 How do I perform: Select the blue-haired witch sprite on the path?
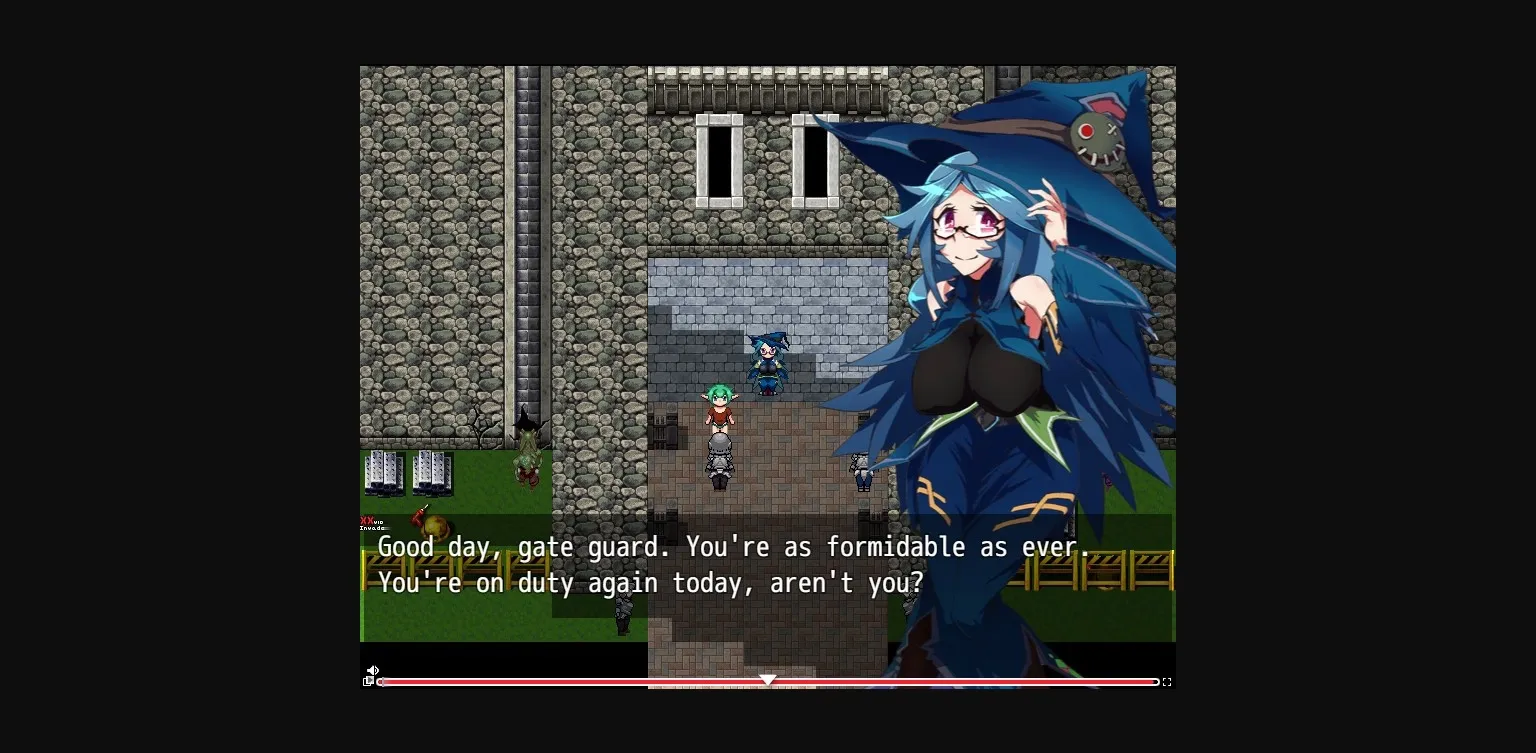pos(766,365)
